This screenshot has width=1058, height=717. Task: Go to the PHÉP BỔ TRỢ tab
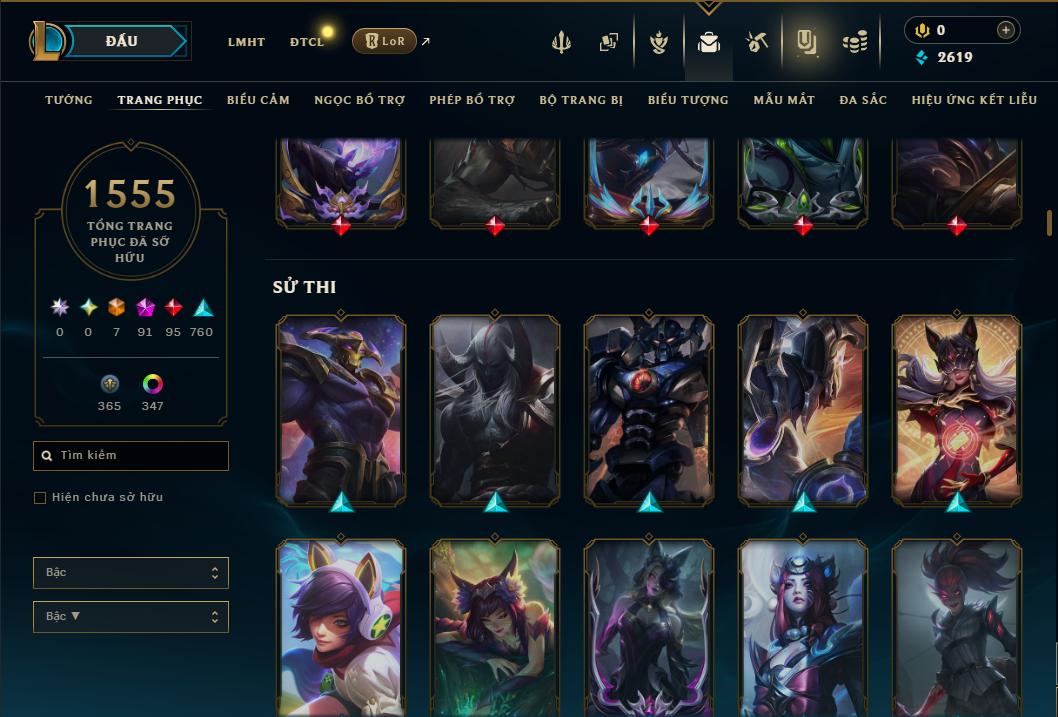(472, 100)
